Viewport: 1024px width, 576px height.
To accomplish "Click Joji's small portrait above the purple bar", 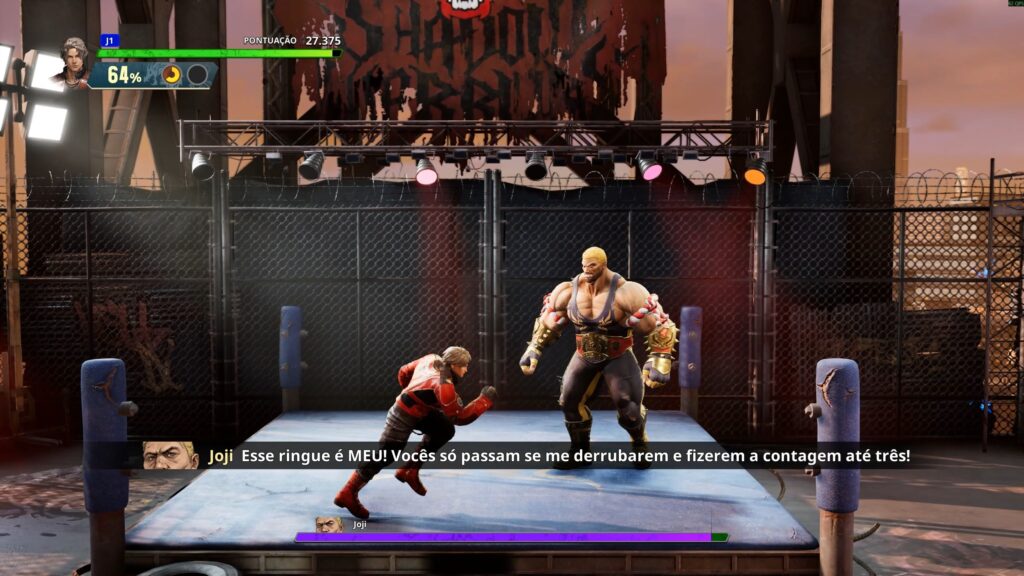I will tap(328, 524).
